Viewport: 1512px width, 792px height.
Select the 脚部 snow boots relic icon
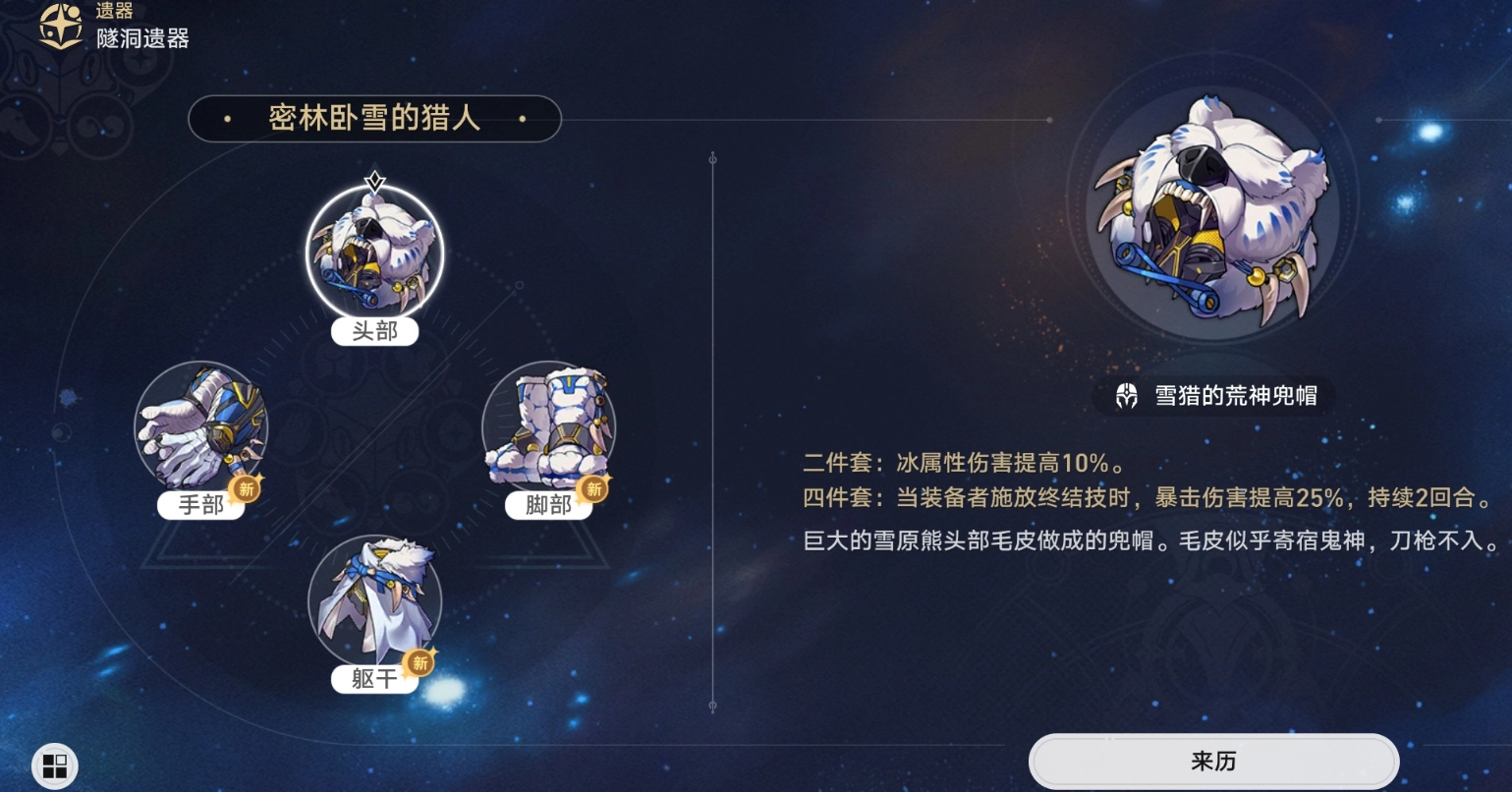(x=548, y=427)
